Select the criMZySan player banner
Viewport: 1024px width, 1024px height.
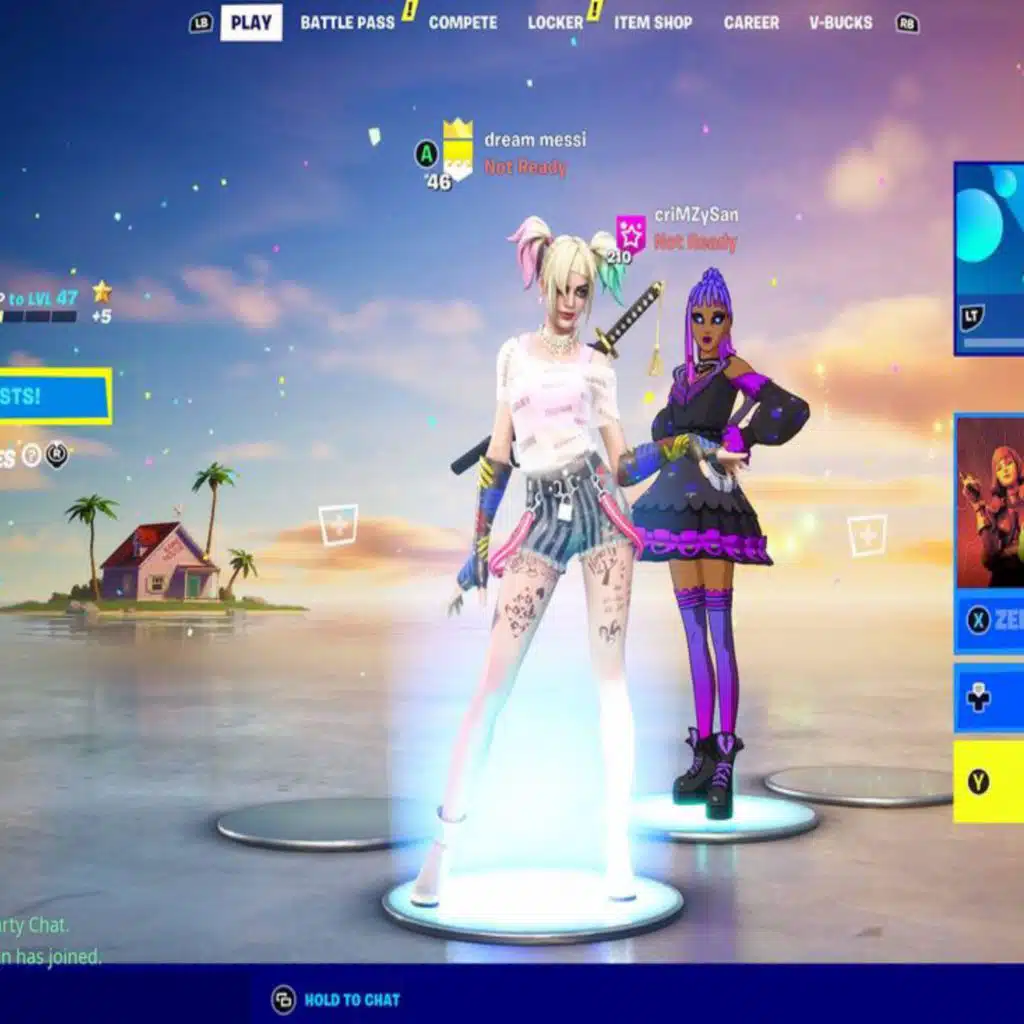click(631, 233)
